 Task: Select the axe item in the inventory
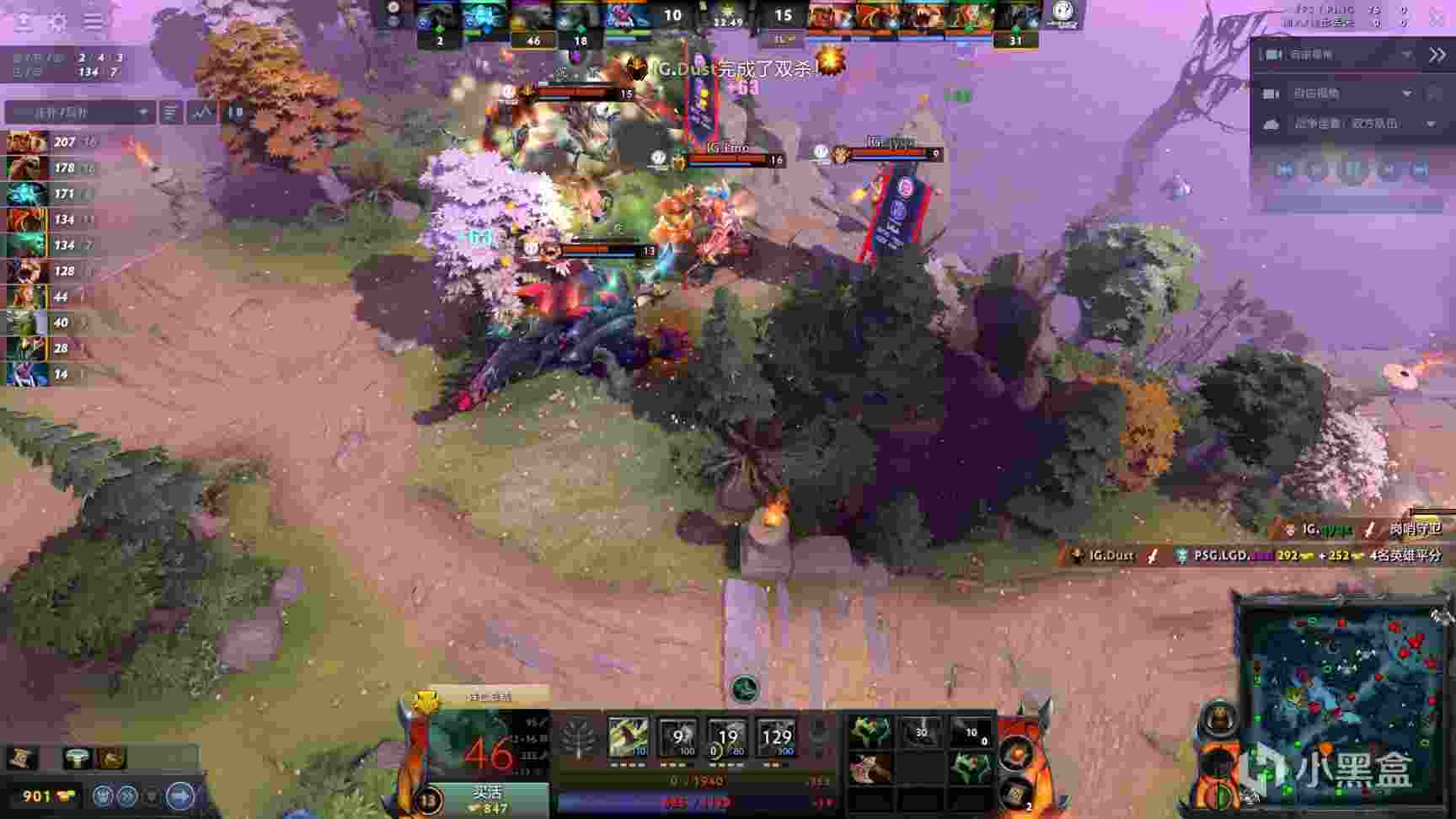pos(870,768)
